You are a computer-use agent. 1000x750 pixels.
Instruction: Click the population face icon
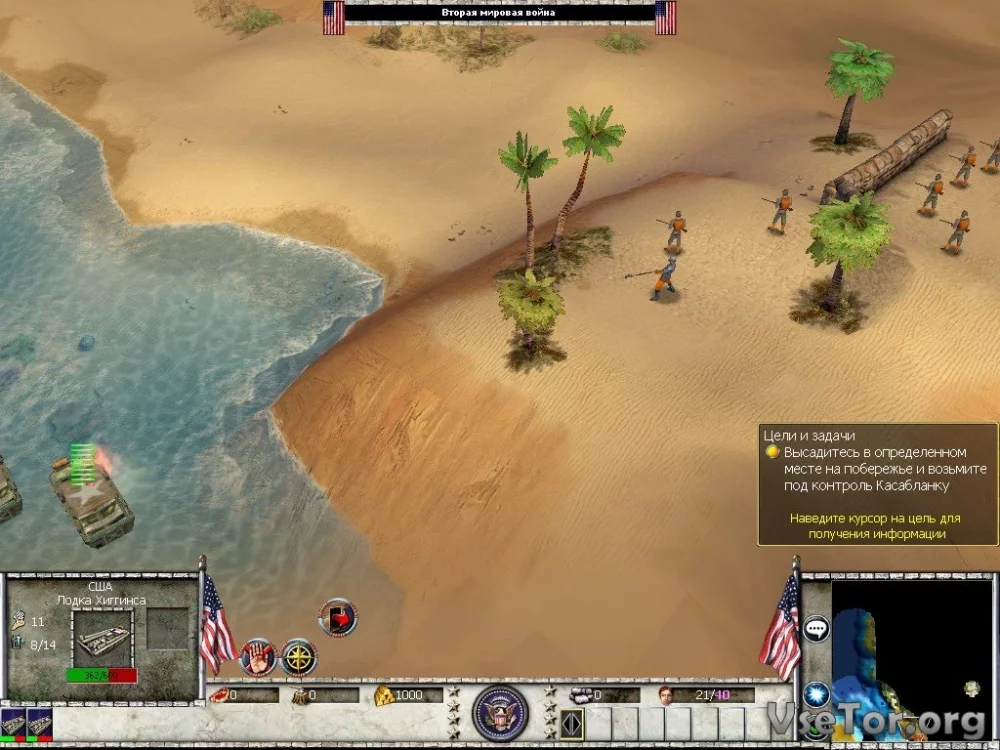click(x=666, y=695)
